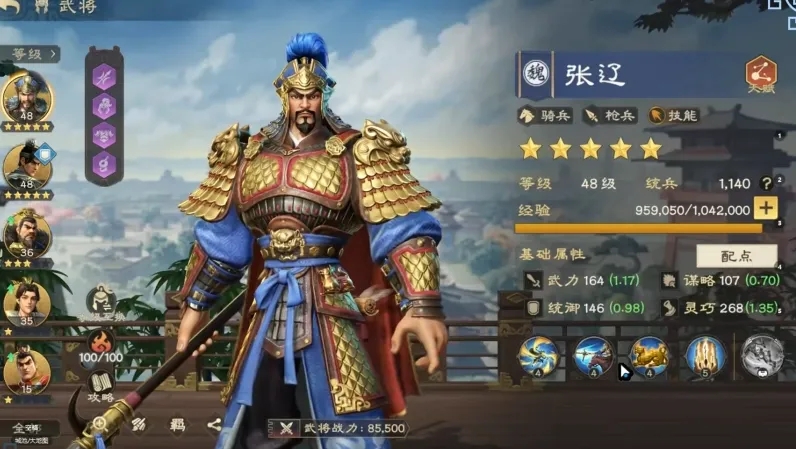Click the 枪兵 spearman tag

click(x=611, y=115)
